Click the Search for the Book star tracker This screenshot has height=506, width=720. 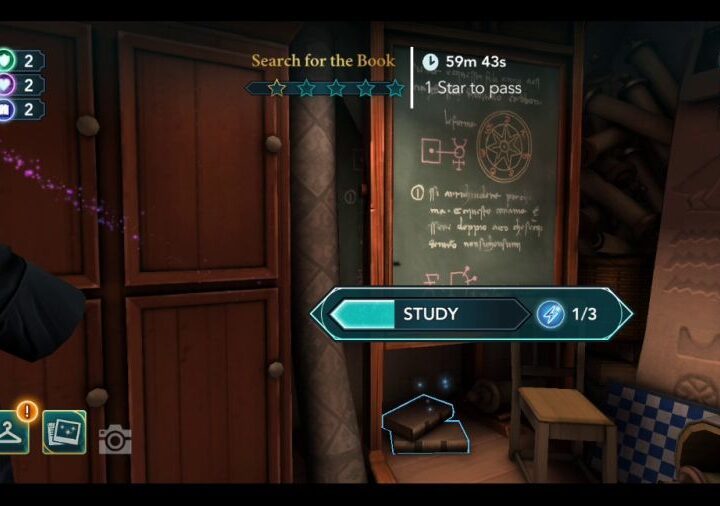click(x=326, y=88)
